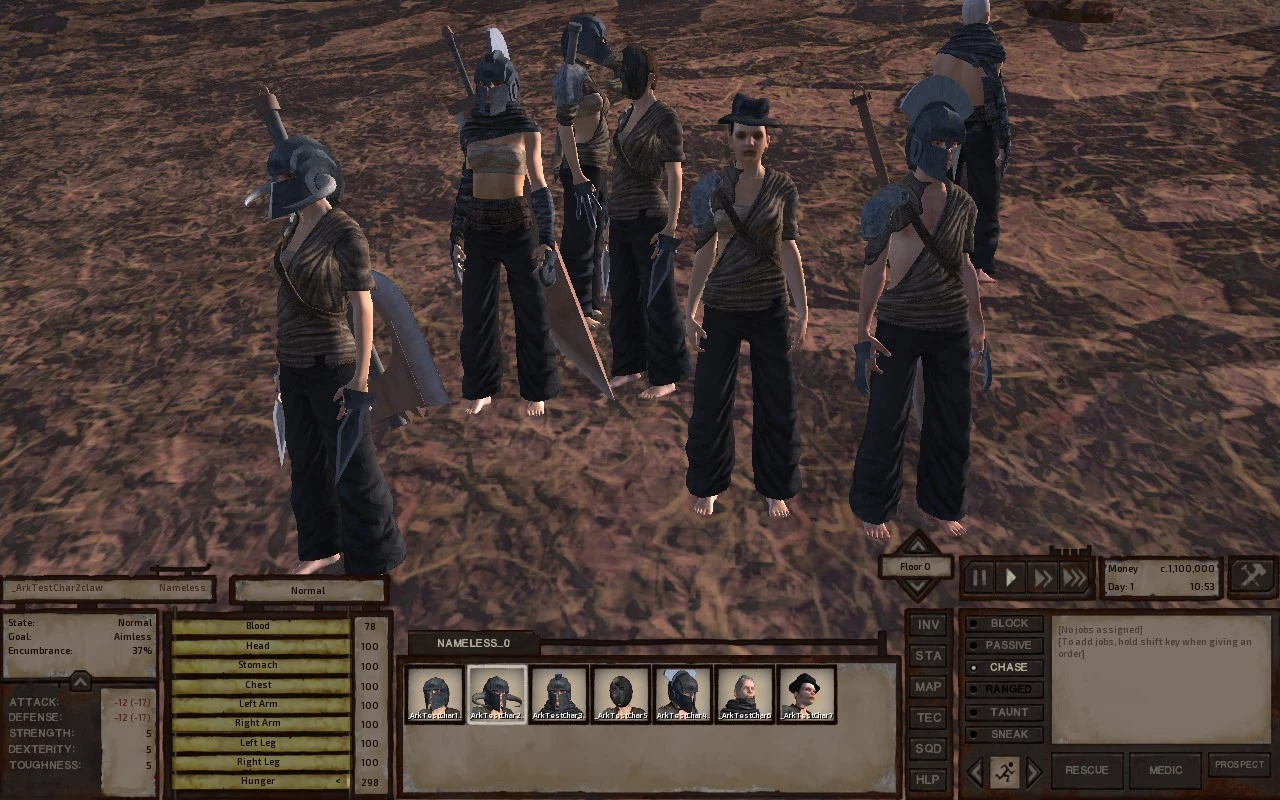The height and width of the screenshot is (800, 1280).
Task: Toggle SNEAK mode
Action: 1008,734
